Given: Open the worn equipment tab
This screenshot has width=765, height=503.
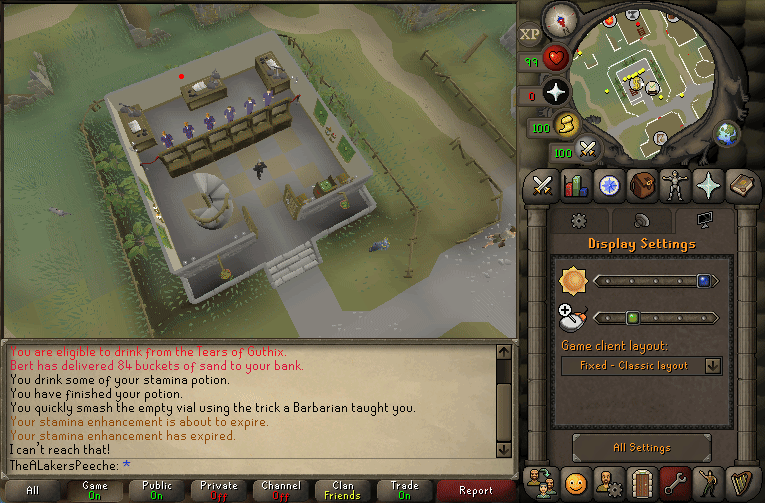Looking at the screenshot, I should point(674,185).
